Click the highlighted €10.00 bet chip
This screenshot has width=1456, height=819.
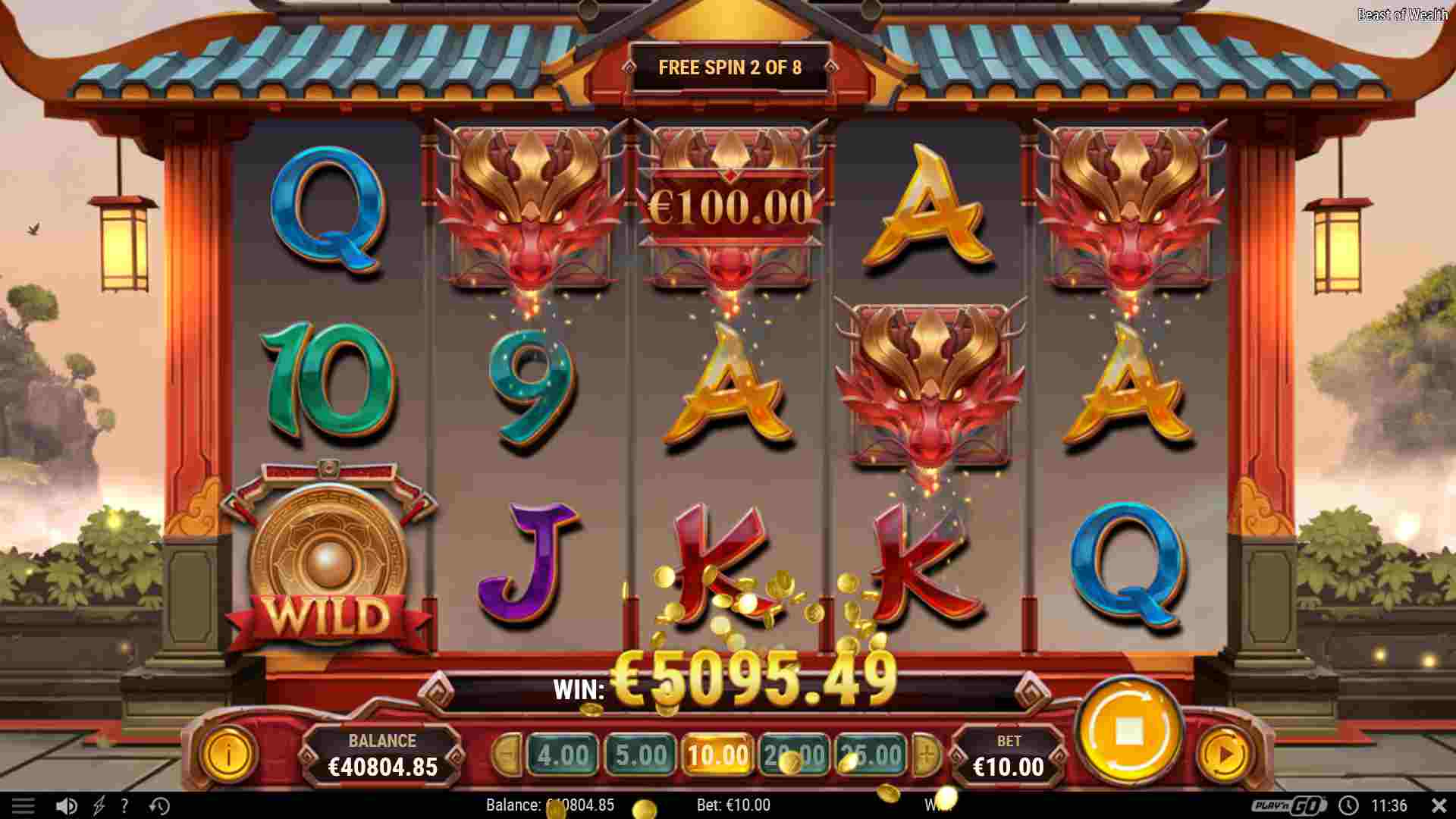pos(718,755)
